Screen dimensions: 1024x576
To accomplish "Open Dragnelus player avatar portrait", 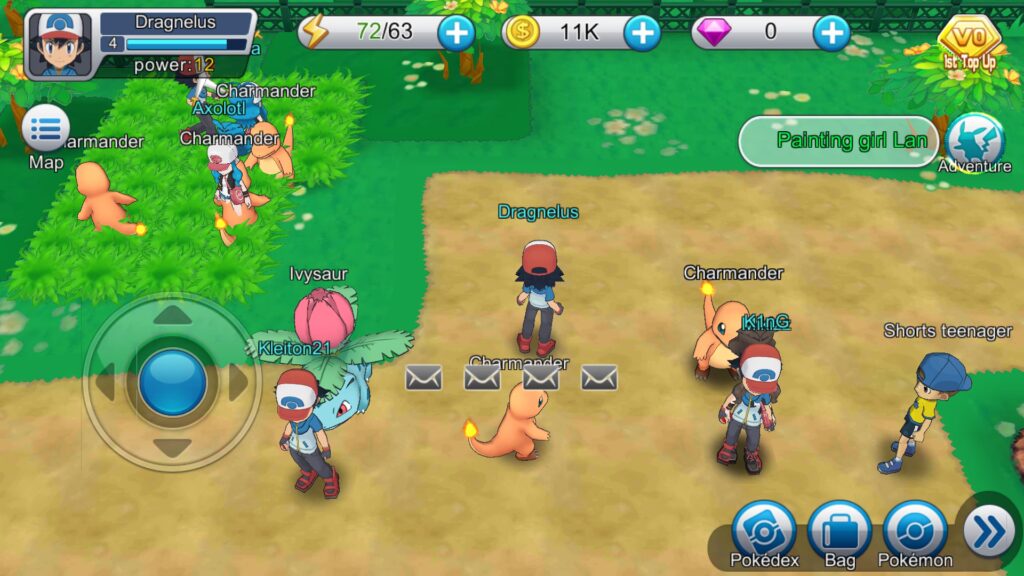I will pyautogui.click(x=59, y=45).
